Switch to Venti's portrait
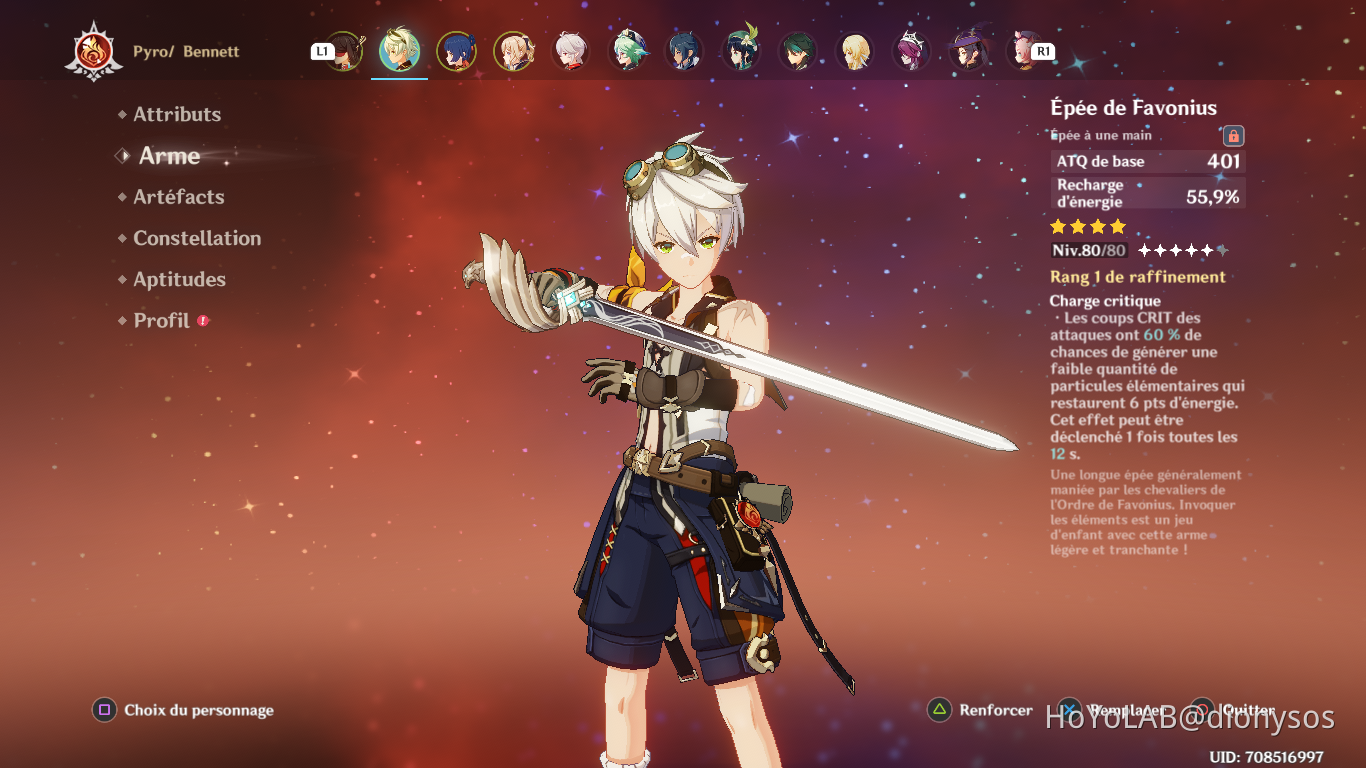 pos(742,51)
